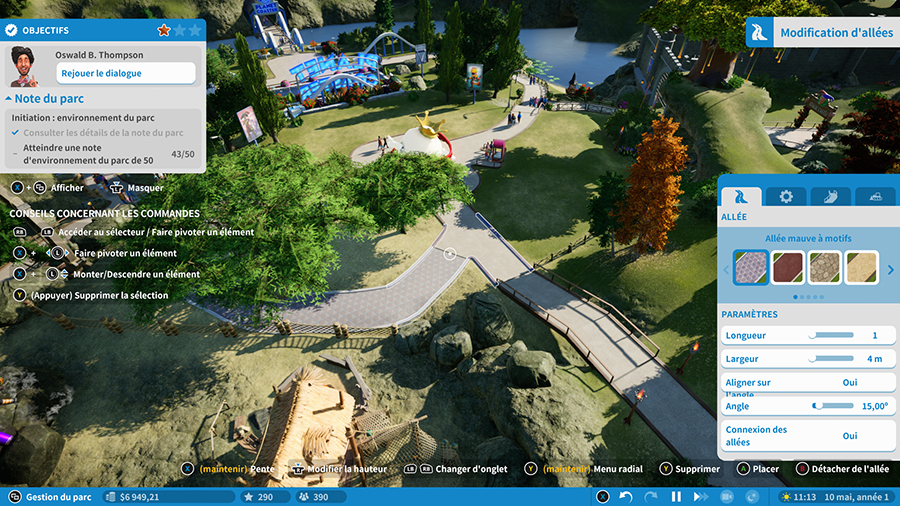The width and height of the screenshot is (900, 506).
Task: Replay Oswald B. Thompson's dialogue
Action: pyautogui.click(x=126, y=73)
